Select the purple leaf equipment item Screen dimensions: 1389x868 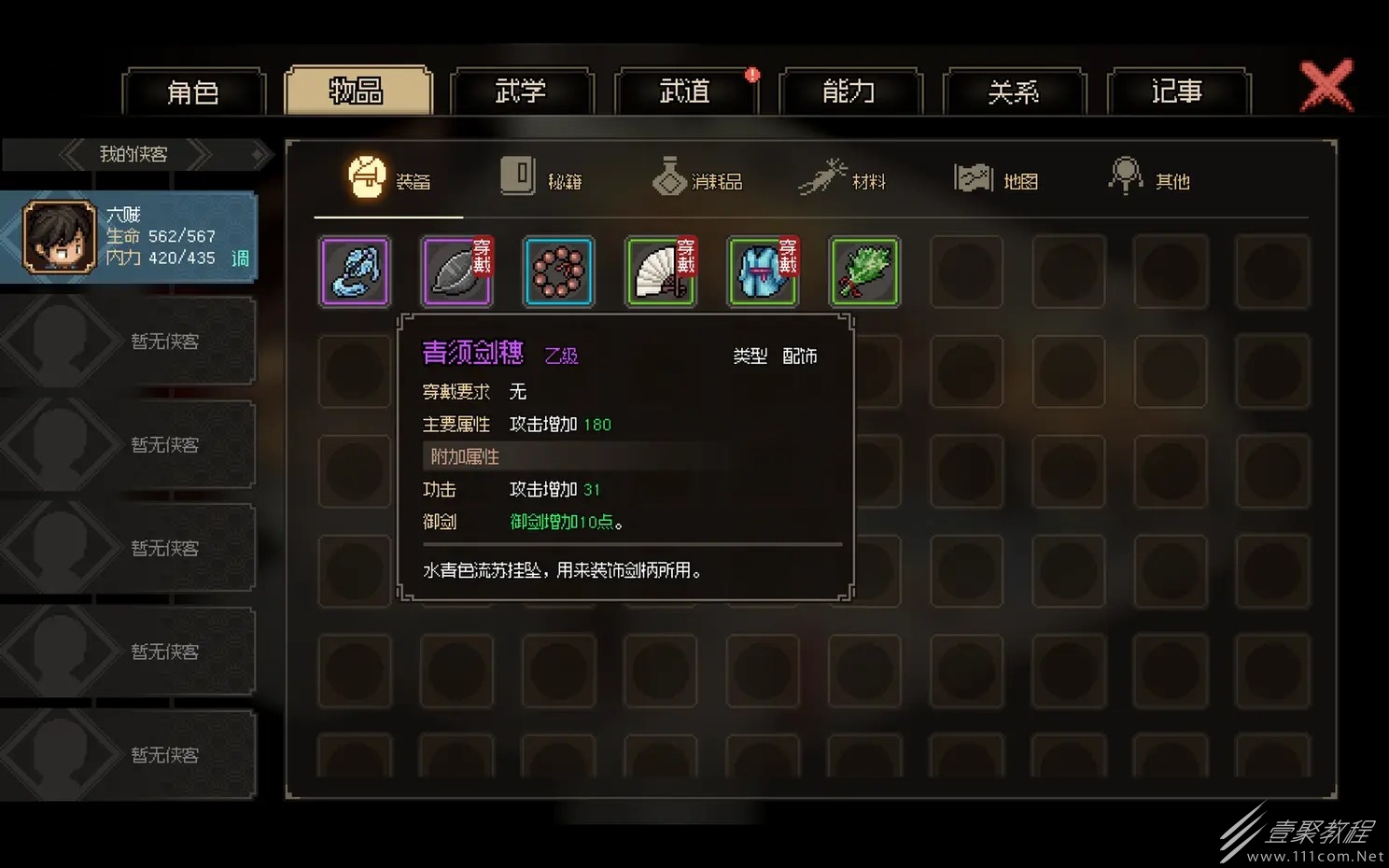pos(456,272)
